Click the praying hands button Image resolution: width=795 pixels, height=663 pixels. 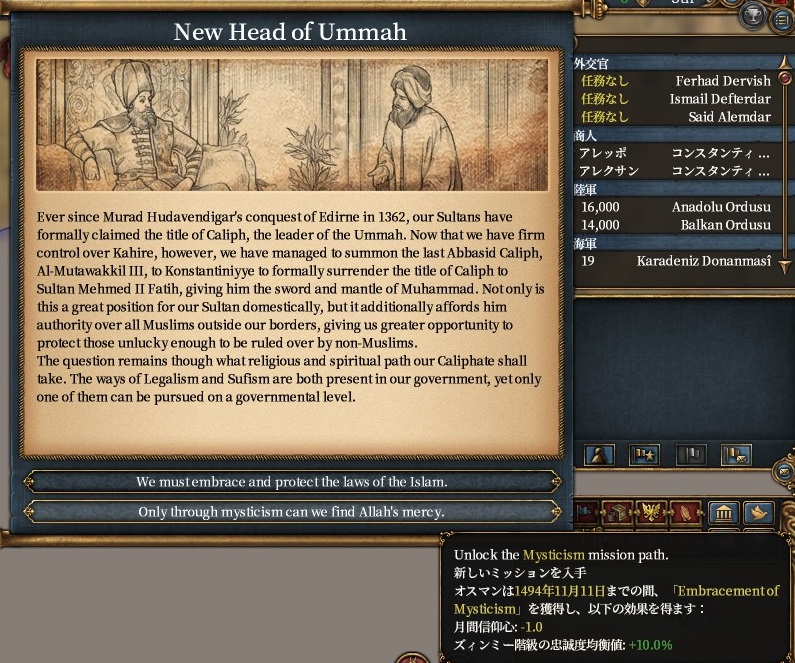click(687, 513)
